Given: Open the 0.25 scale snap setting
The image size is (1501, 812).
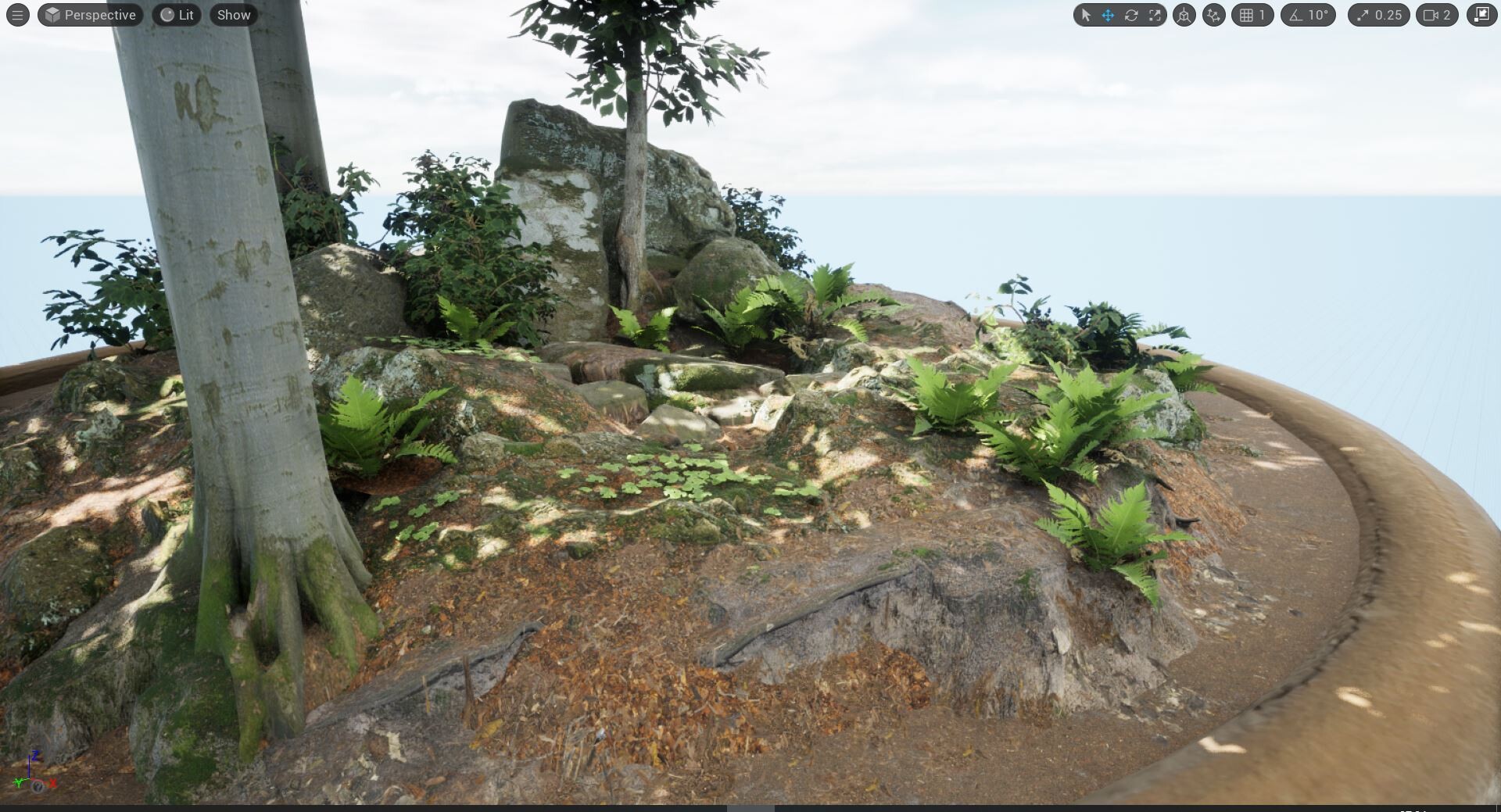Looking at the screenshot, I should pos(1379,15).
